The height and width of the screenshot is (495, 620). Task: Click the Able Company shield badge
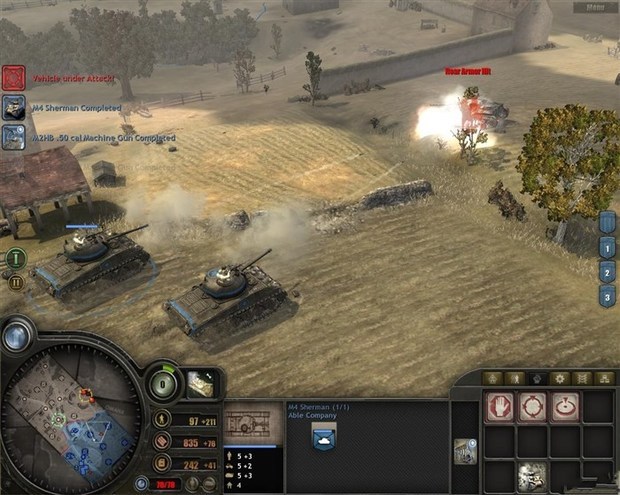(x=323, y=437)
